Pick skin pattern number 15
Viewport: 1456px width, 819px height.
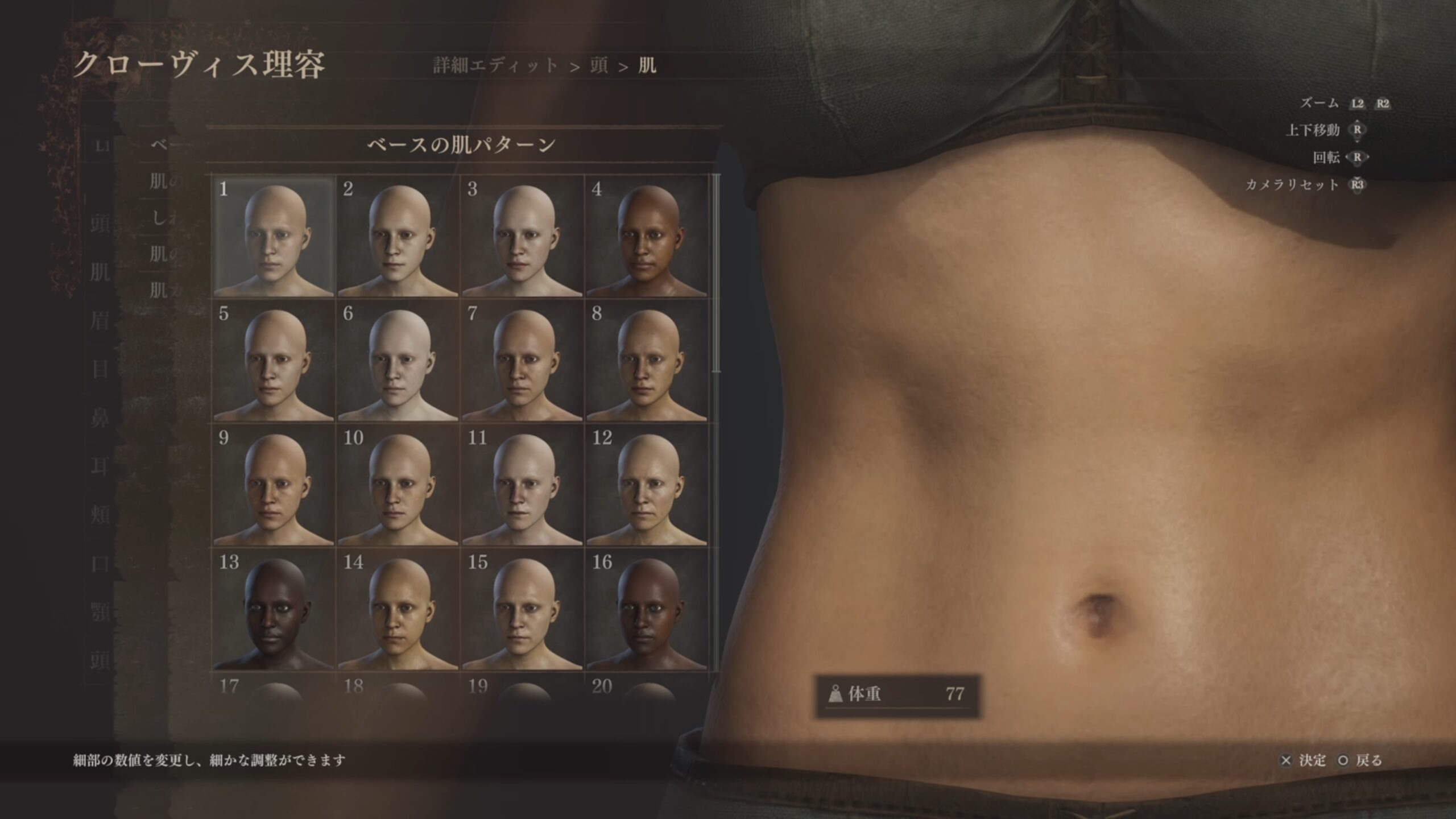coord(522,610)
